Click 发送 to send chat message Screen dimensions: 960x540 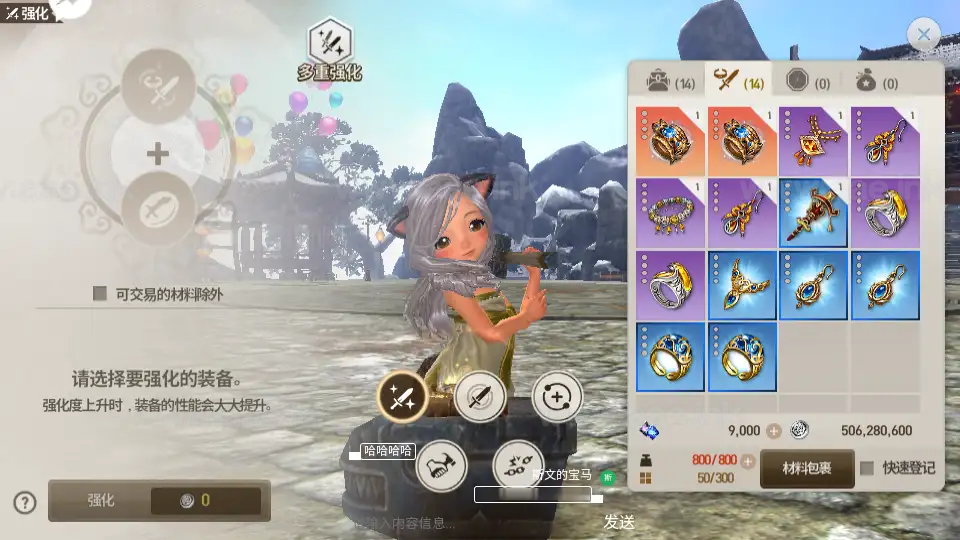click(619, 521)
